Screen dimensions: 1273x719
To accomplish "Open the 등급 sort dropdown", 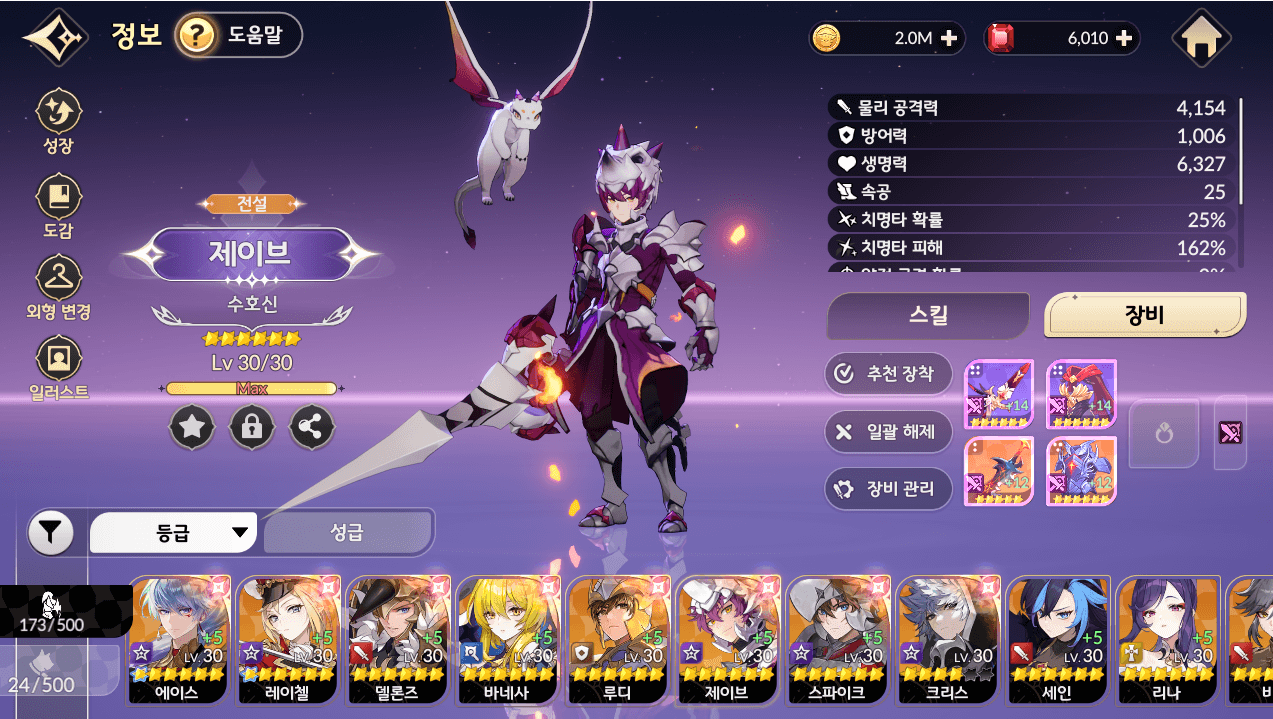I will click(173, 532).
